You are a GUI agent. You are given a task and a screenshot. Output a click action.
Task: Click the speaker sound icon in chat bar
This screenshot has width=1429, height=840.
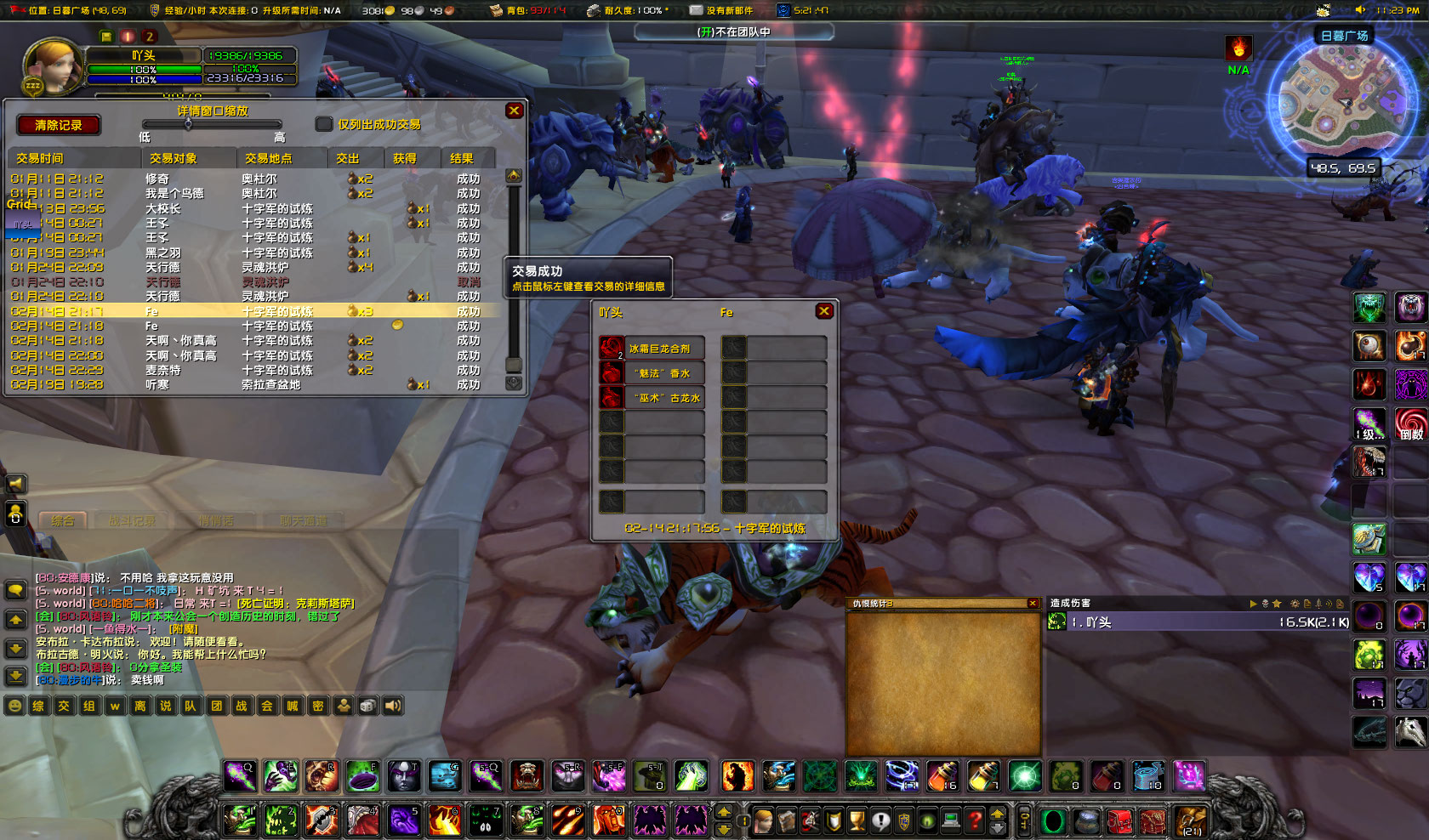(391, 706)
